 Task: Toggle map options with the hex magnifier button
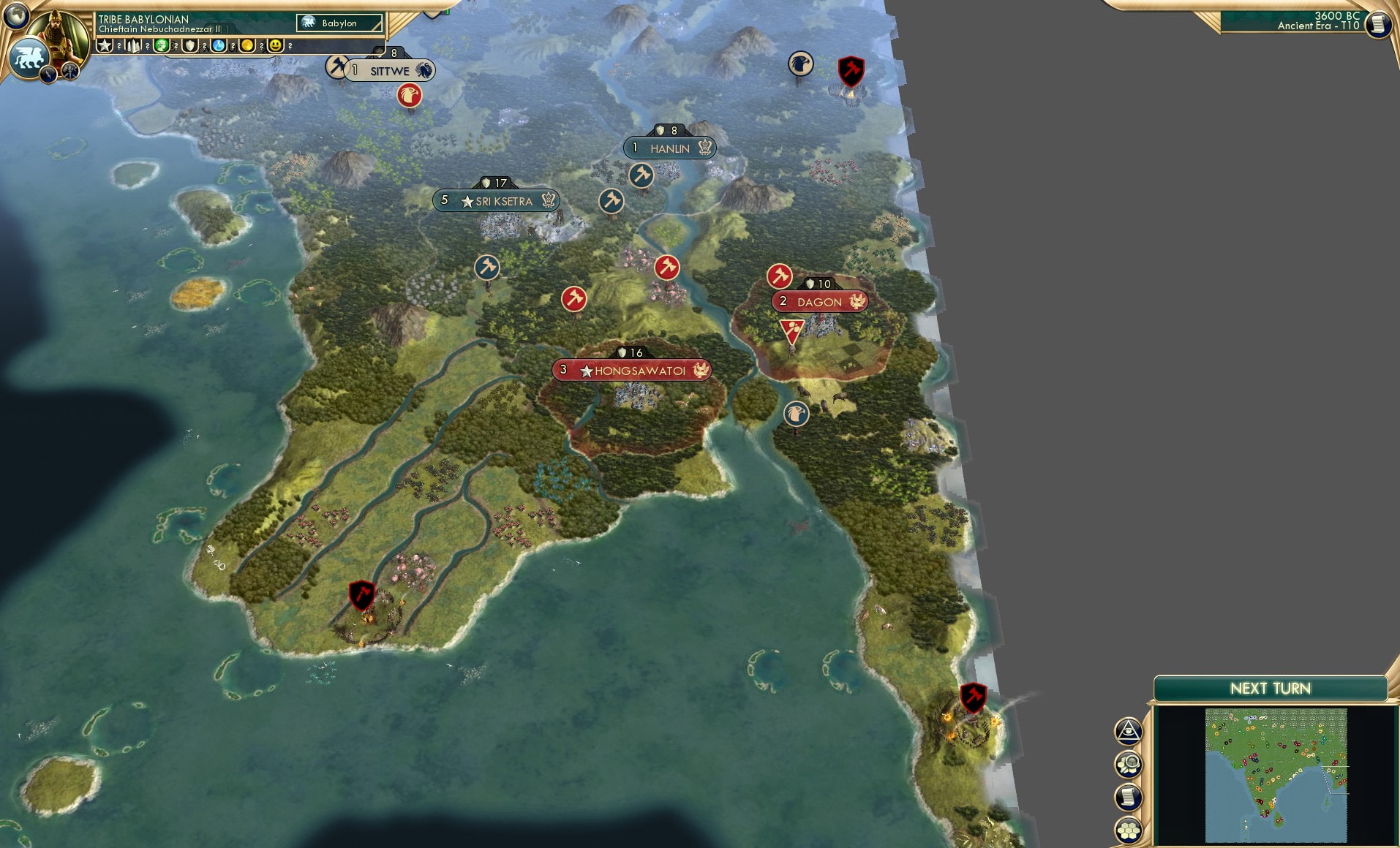pos(1129,763)
